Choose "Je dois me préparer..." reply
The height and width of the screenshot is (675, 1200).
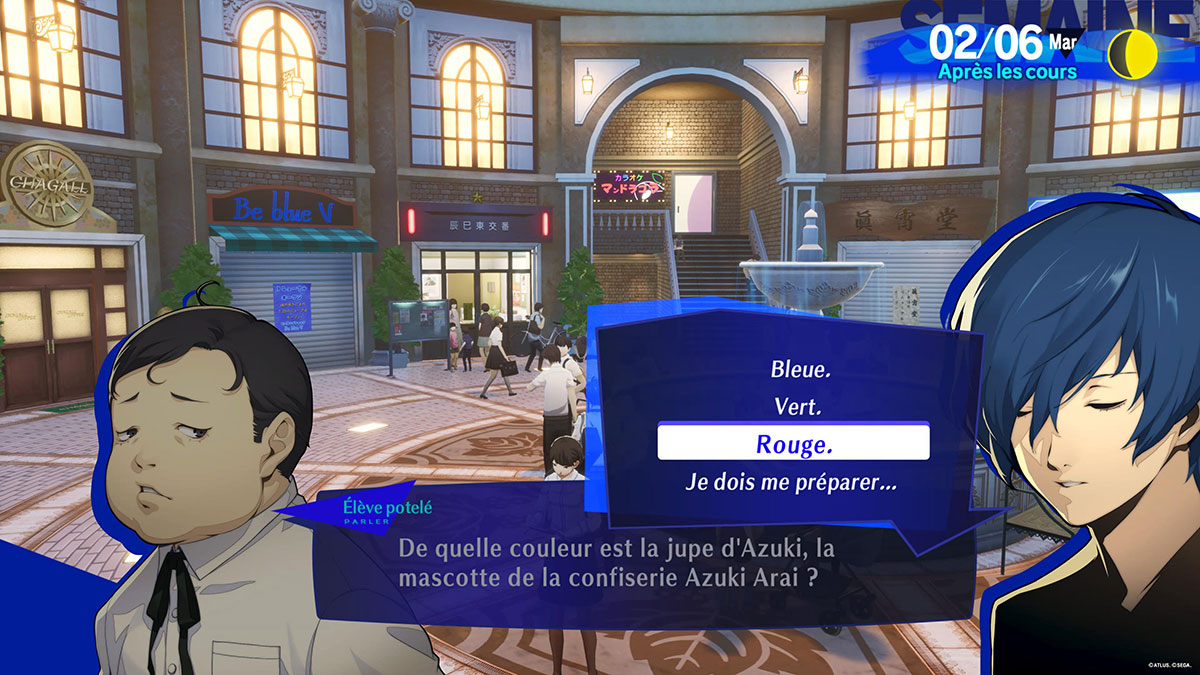[791, 481]
